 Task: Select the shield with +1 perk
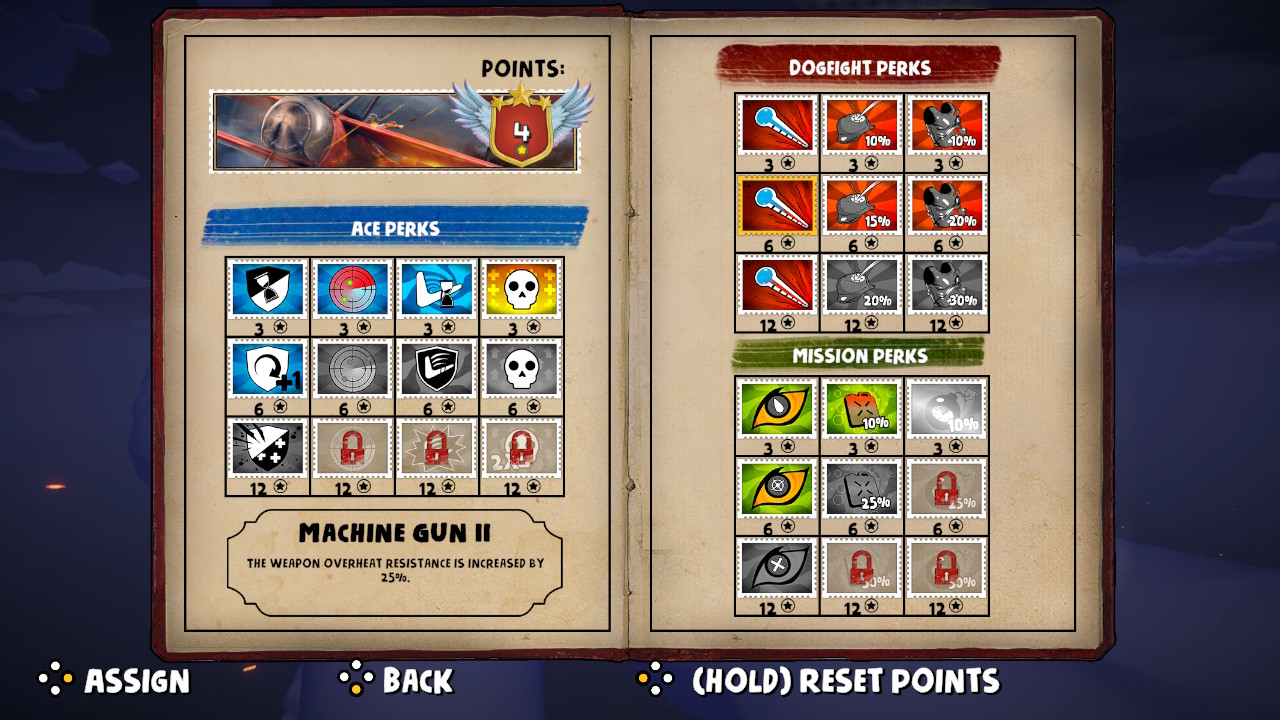tap(268, 369)
